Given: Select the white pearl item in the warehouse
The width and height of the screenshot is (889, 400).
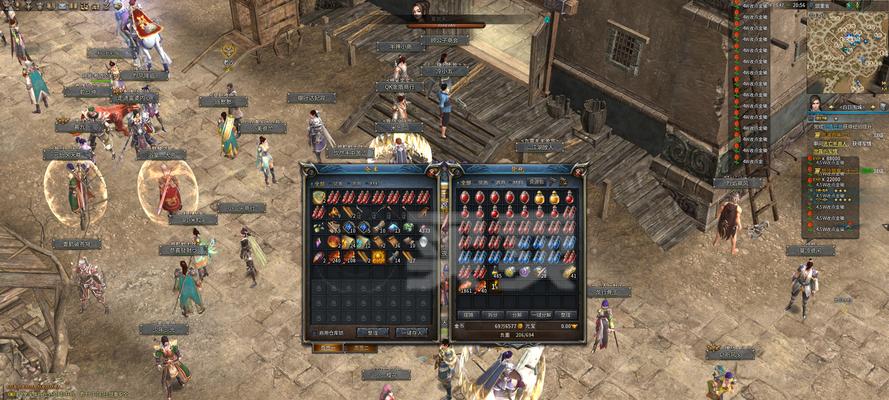Looking at the screenshot, I should tap(423, 242).
